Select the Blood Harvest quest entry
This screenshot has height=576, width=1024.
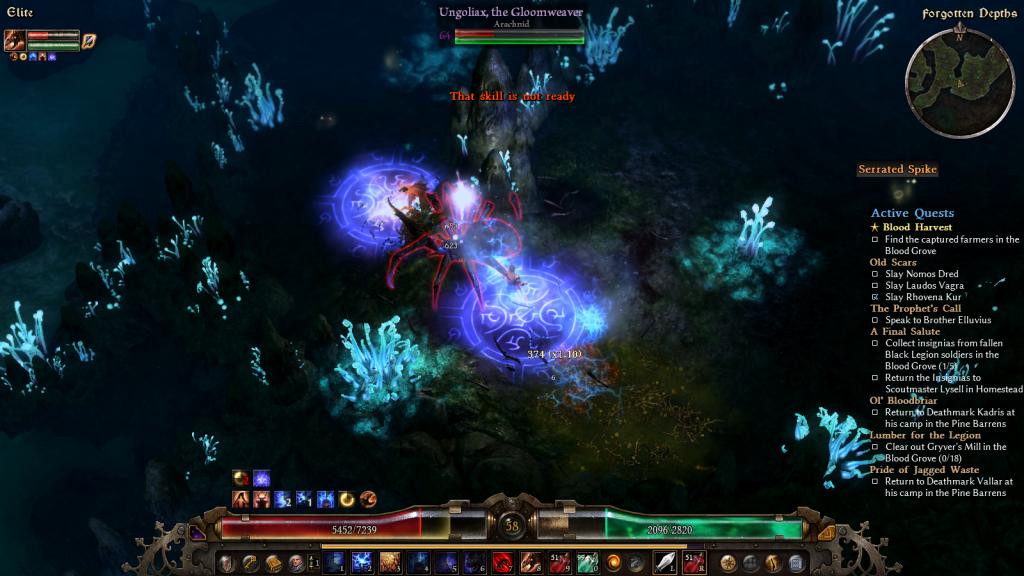[917, 227]
